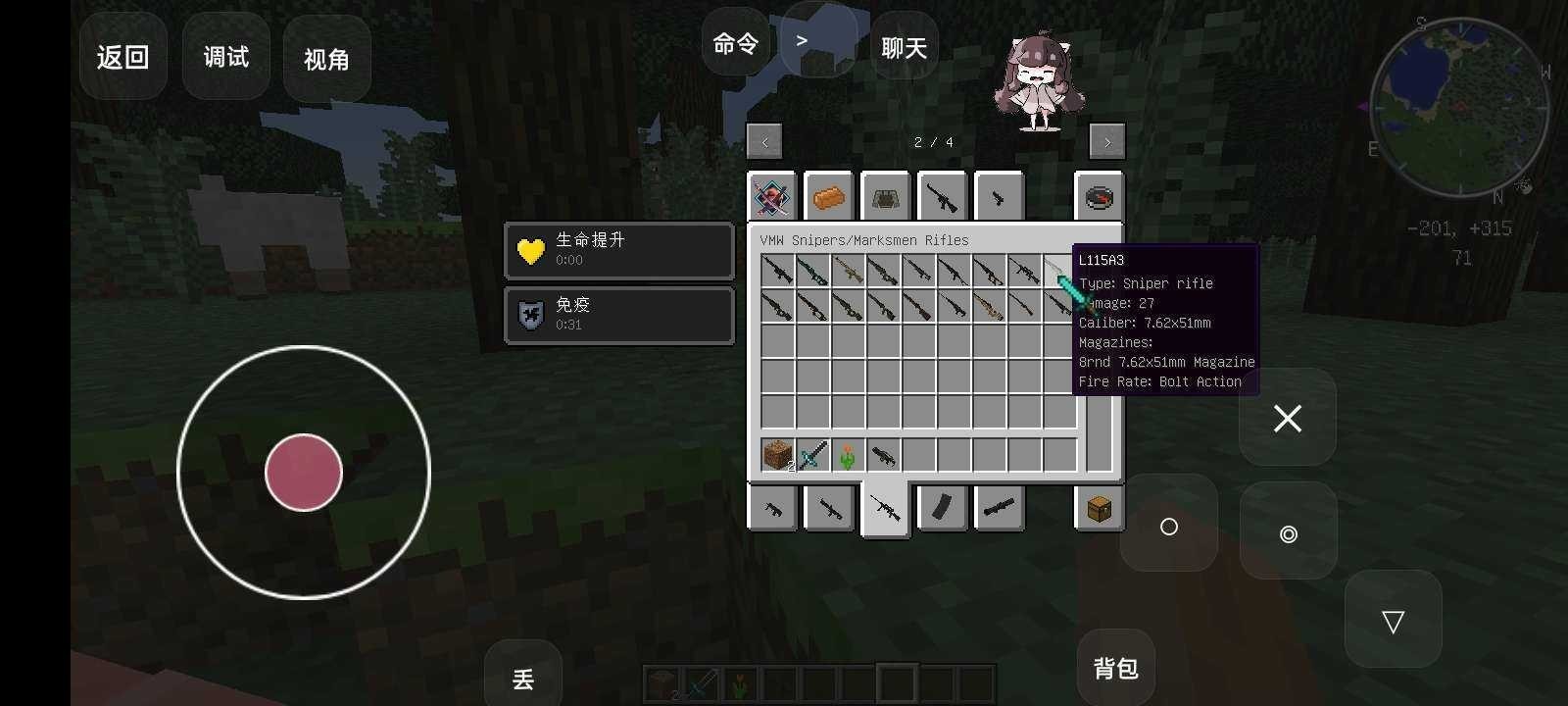Screen dimensions: 1568x706
Task: Select the scope attachment category icon
Action: click(999, 508)
